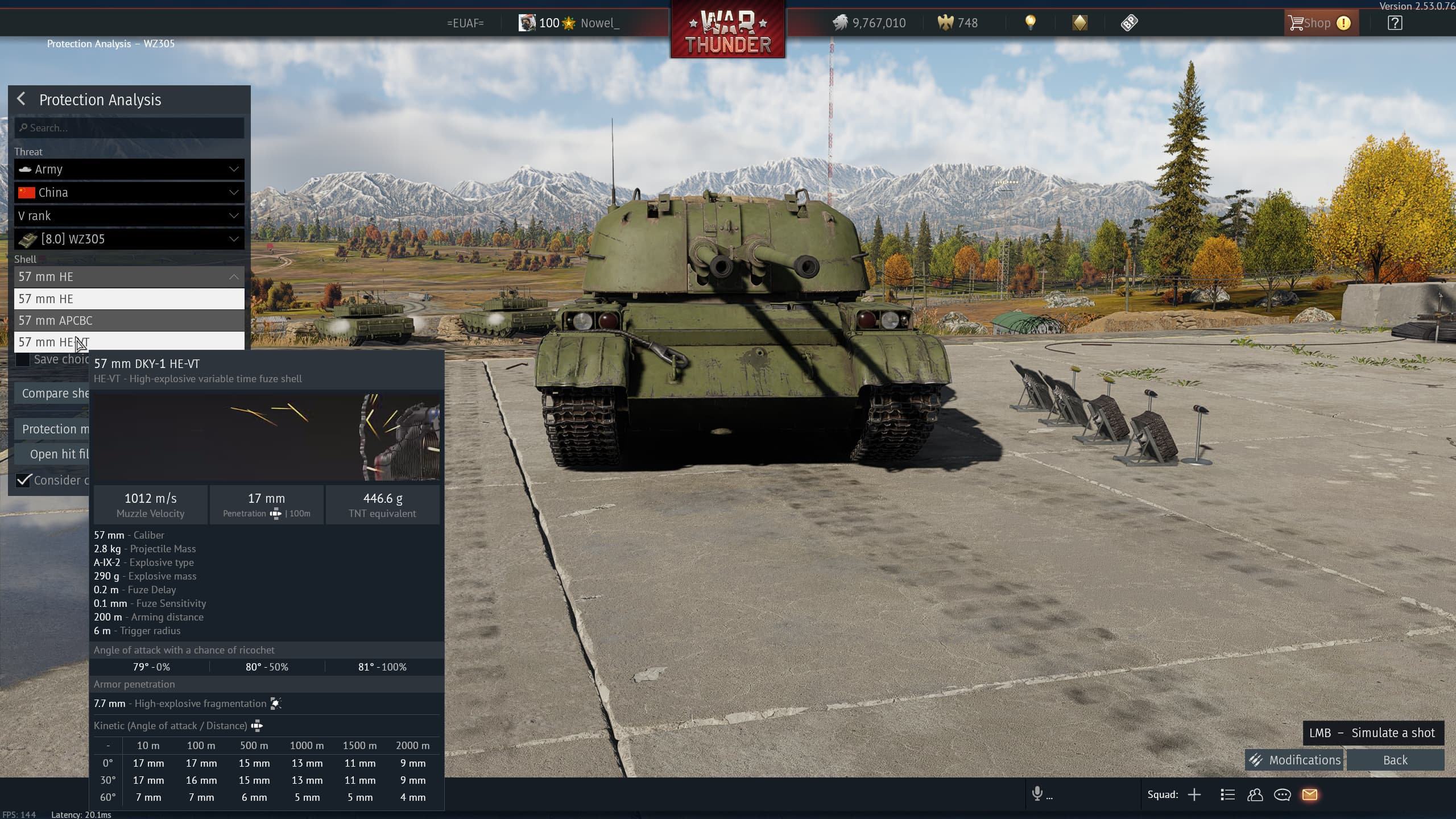Open the WZ305 vehicle dropdown
The image size is (1456, 819).
(x=129, y=239)
